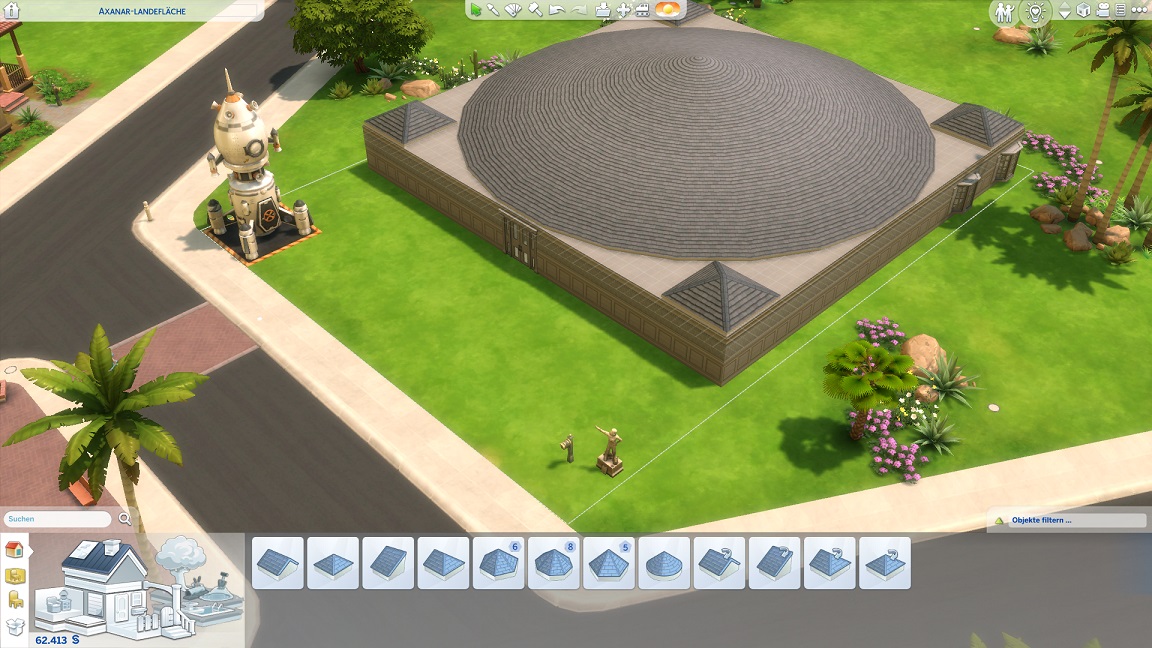Click the home icon beside Axanar-Landefläche
Screen dimensions: 1152x648
click(13, 11)
